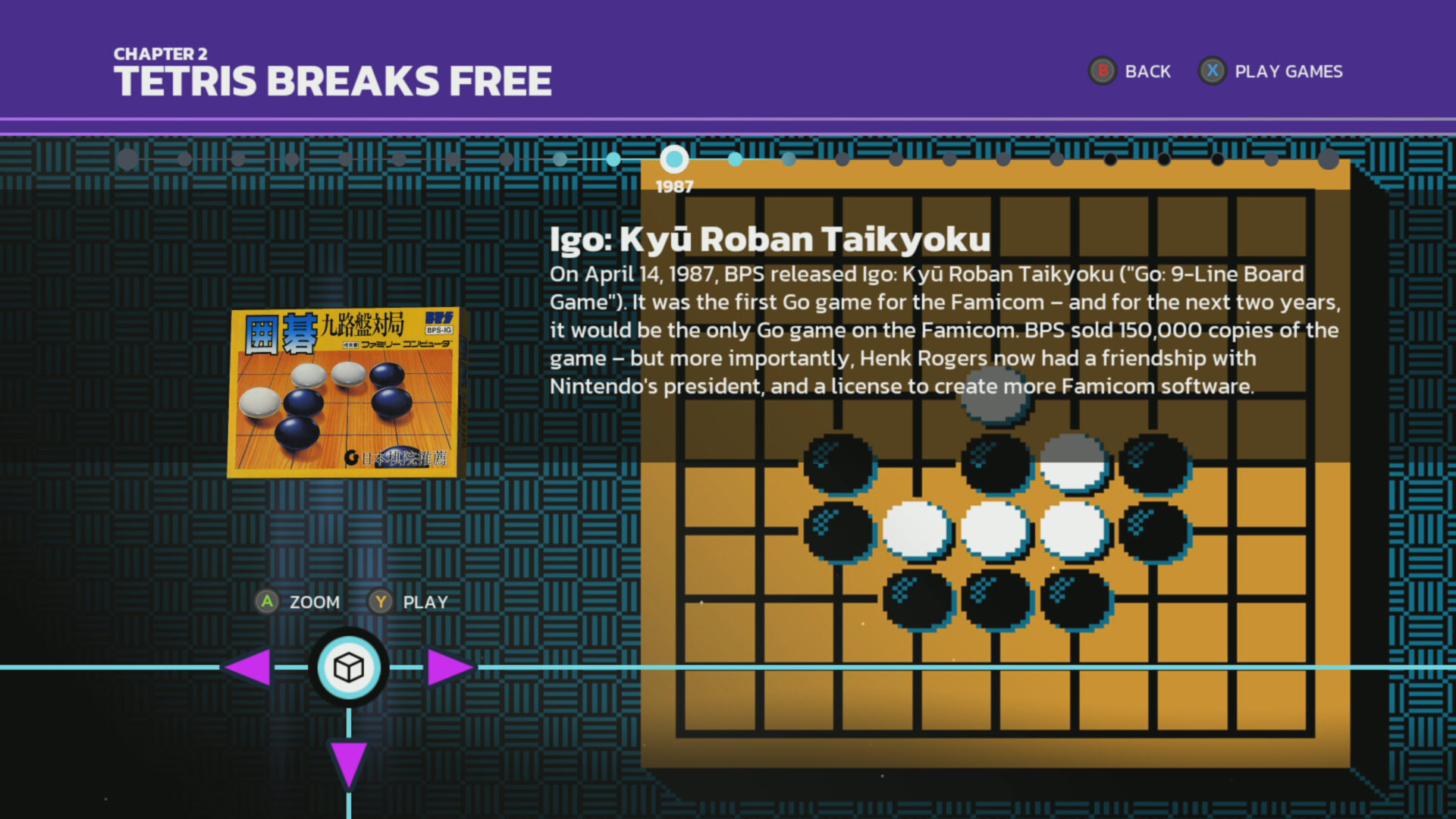The width and height of the screenshot is (1456, 819).
Task: Toggle the highlighted 1987 timeline node
Action: tap(674, 159)
